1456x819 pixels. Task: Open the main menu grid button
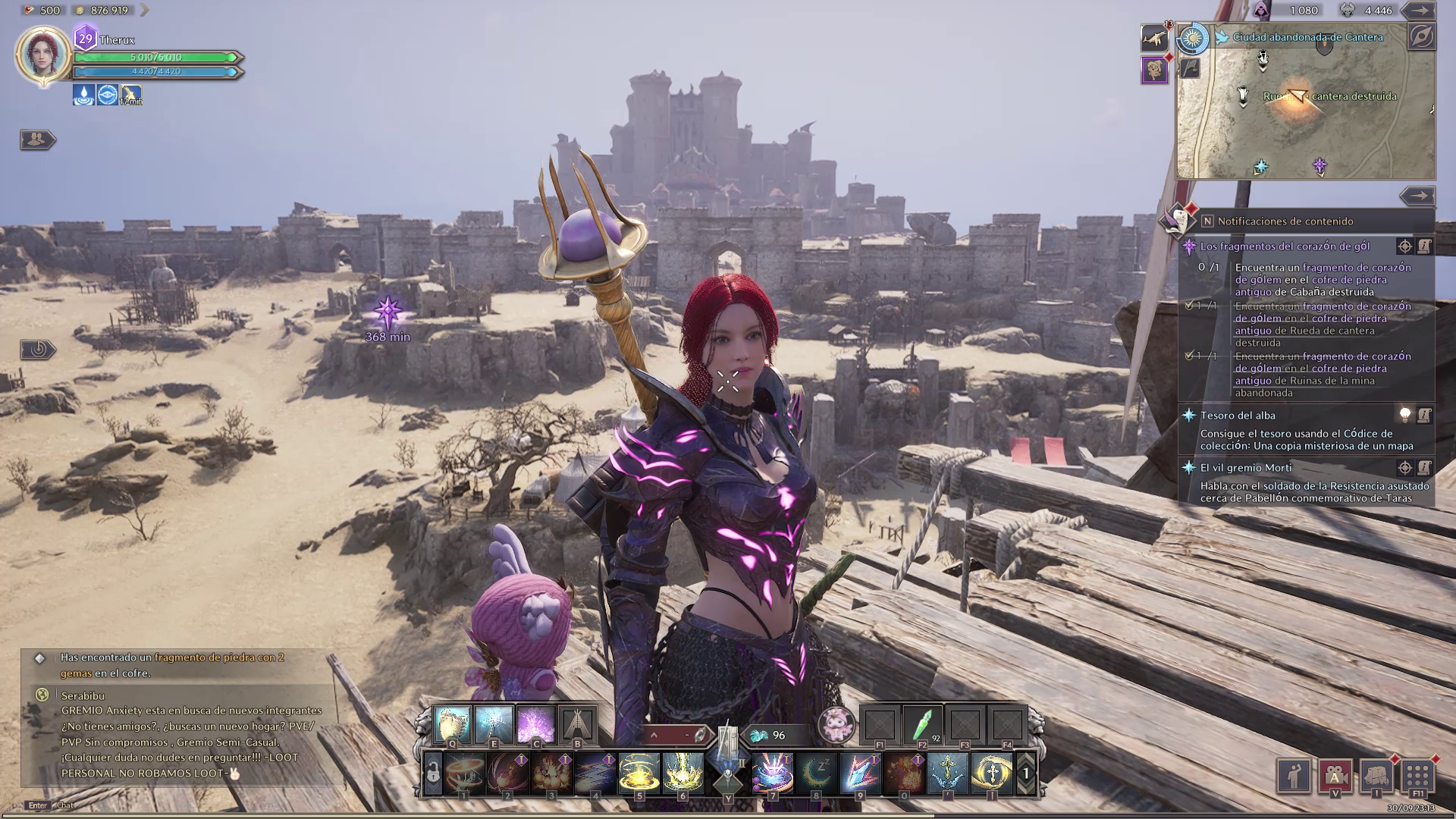(x=1417, y=775)
